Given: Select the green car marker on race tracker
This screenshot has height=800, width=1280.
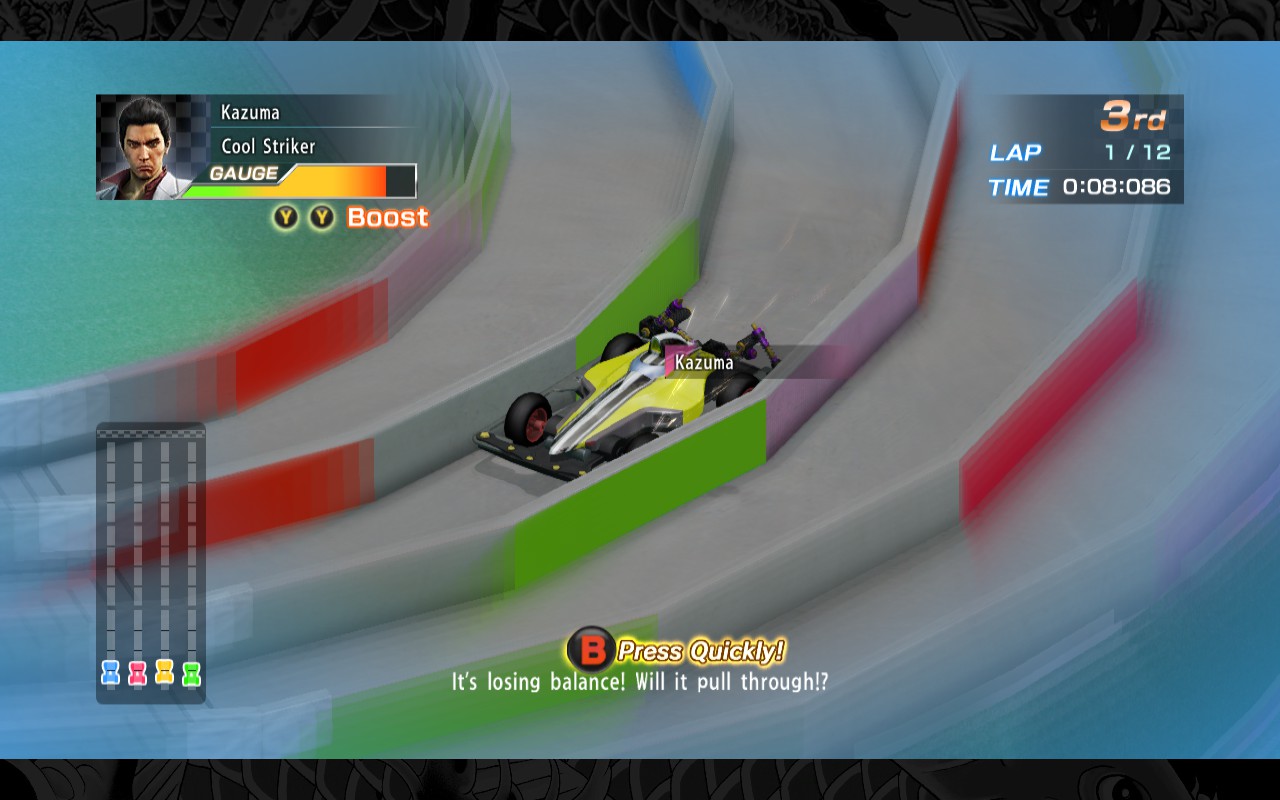Looking at the screenshot, I should click(x=192, y=673).
